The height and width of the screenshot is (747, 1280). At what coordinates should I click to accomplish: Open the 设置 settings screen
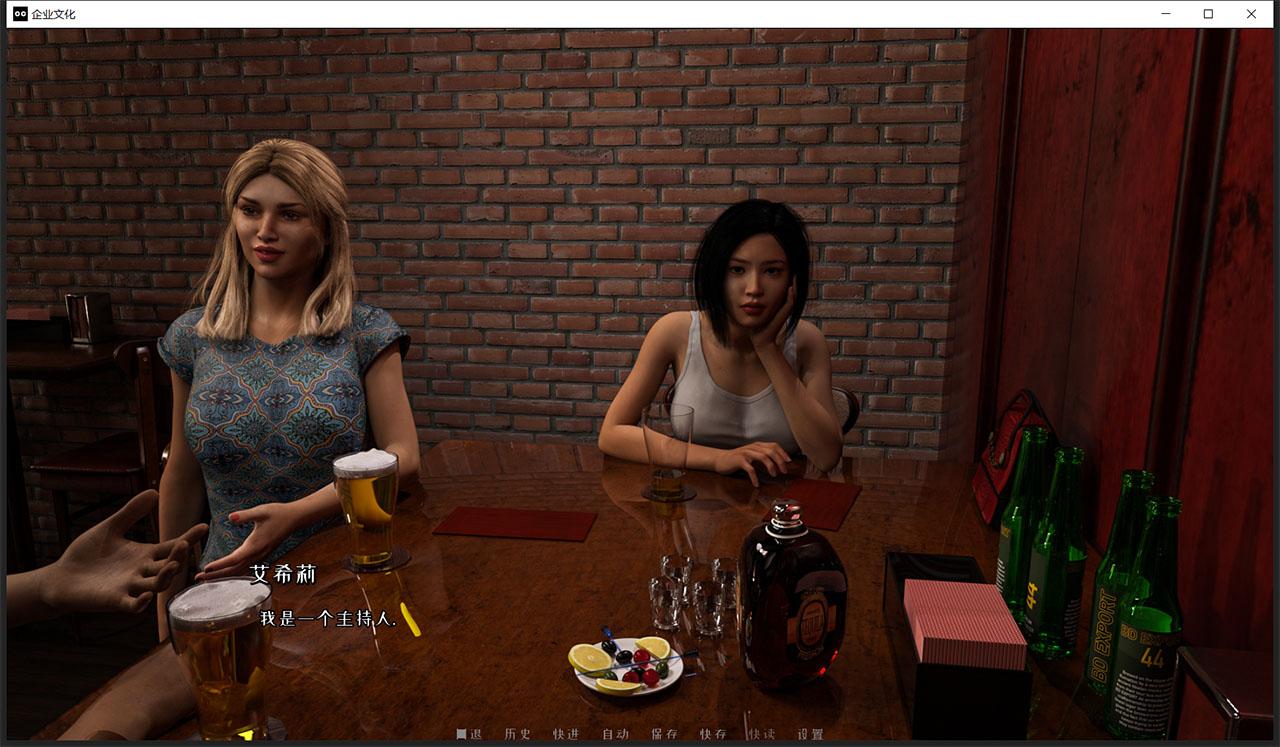(808, 733)
